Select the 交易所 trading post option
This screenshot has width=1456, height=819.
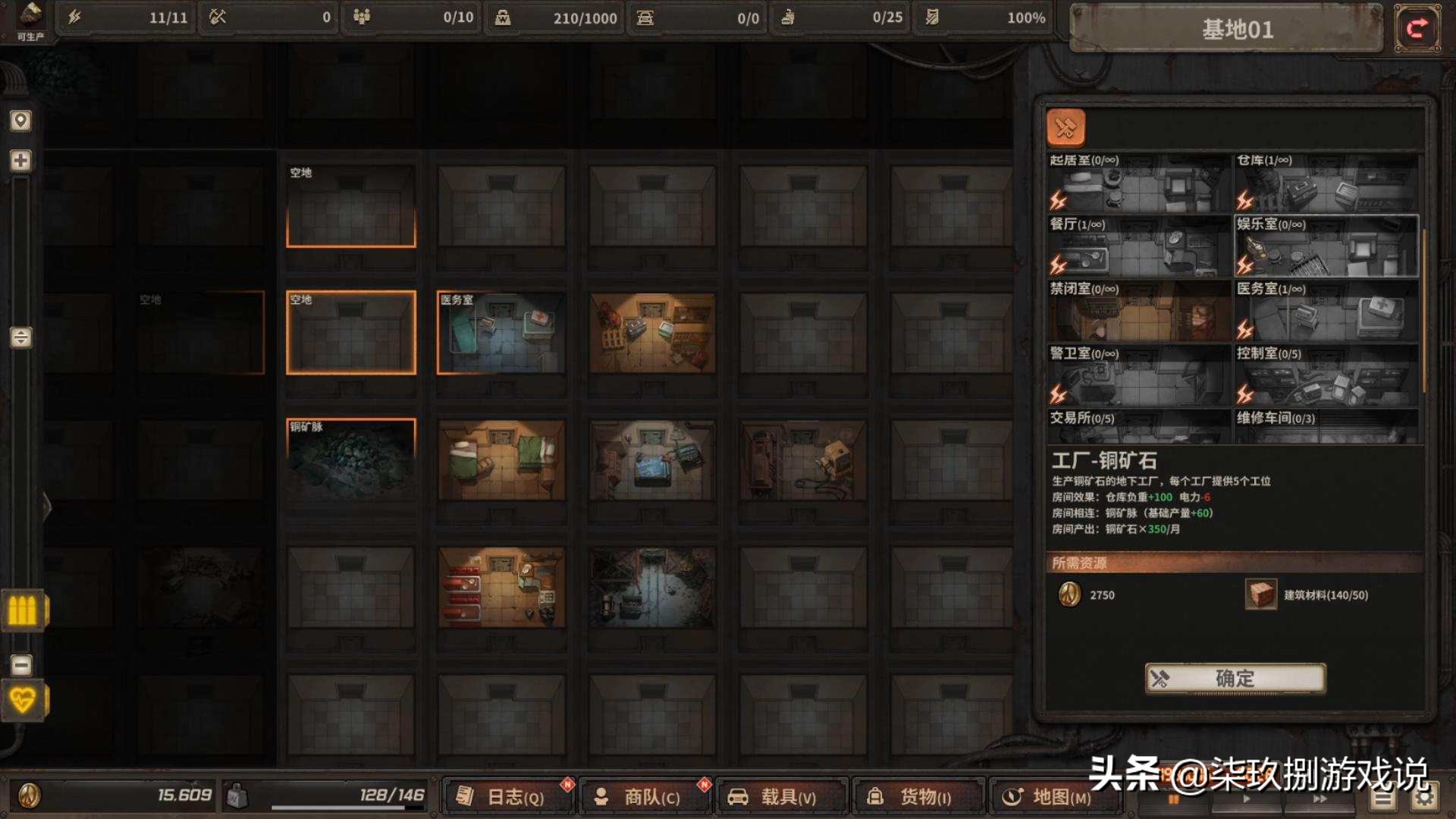[1138, 426]
